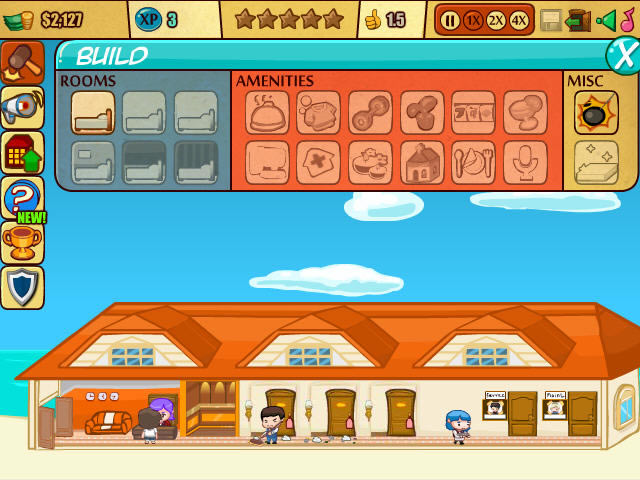Select the fork and knife restaurant amenity
640x480 pixels.
tap(473, 162)
